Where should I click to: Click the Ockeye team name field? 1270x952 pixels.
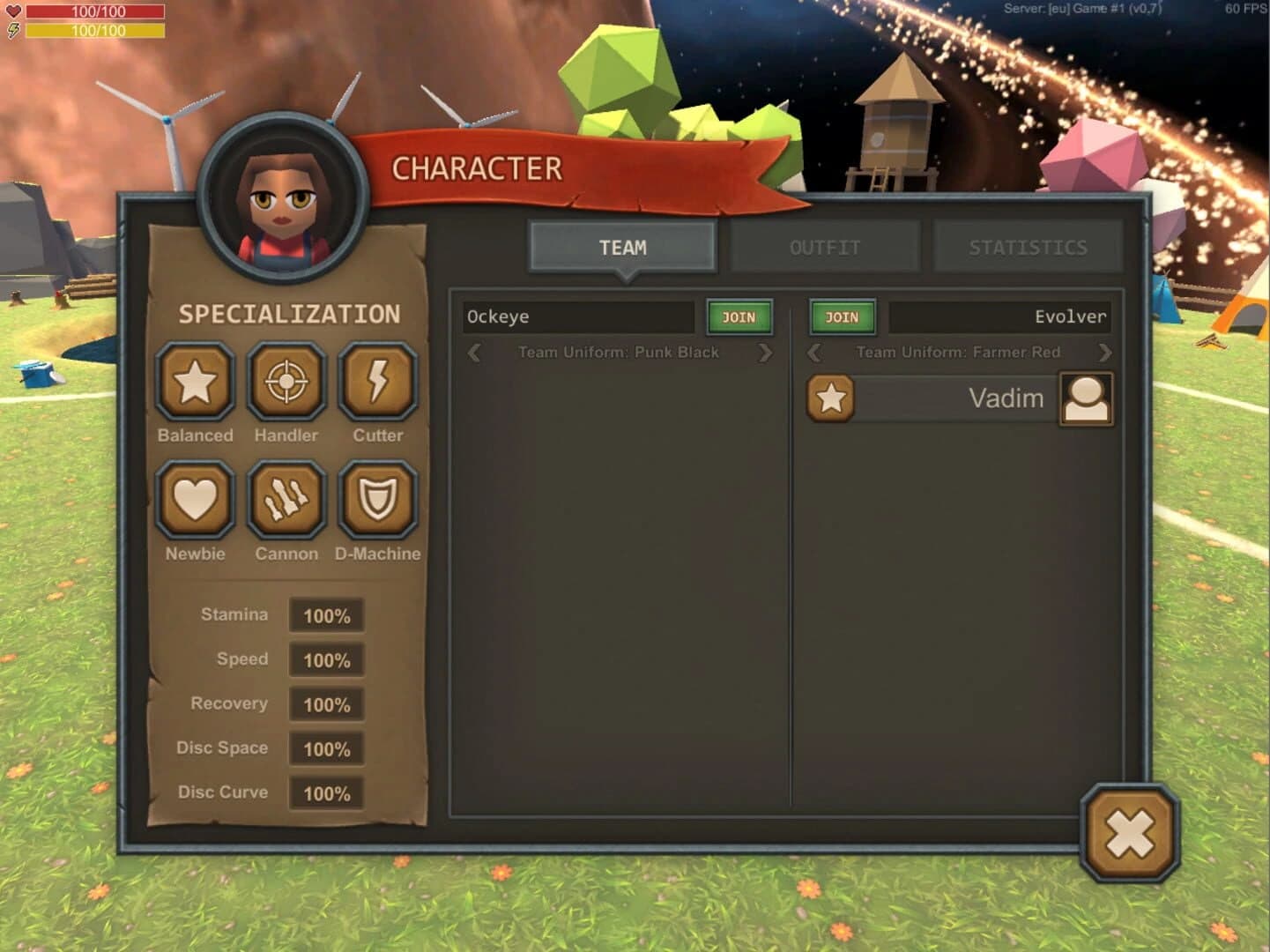[x=577, y=317]
